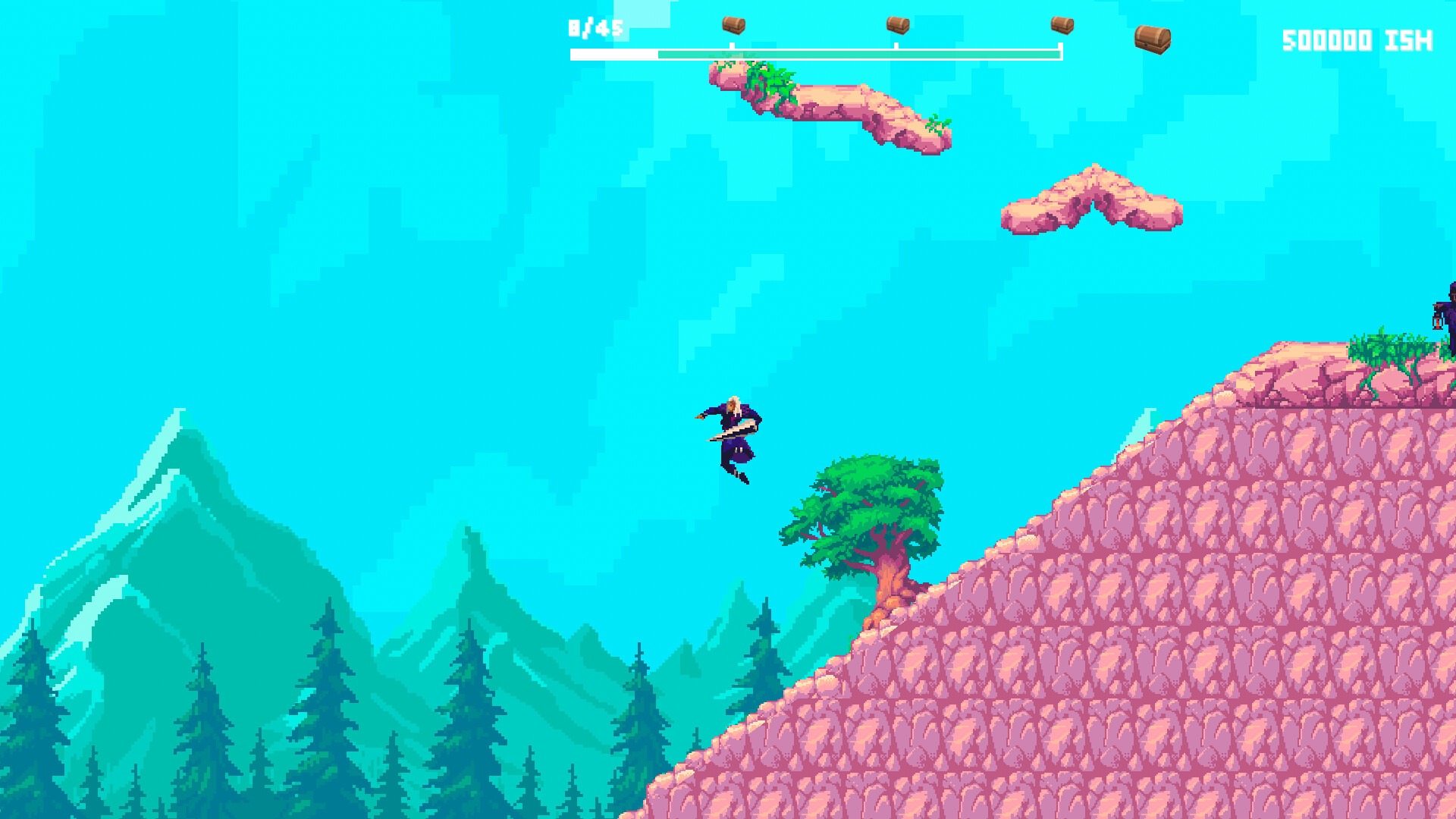The image size is (1456, 819).
Task: Click the first checkpoint tick mark on the bar
Action: point(732,45)
